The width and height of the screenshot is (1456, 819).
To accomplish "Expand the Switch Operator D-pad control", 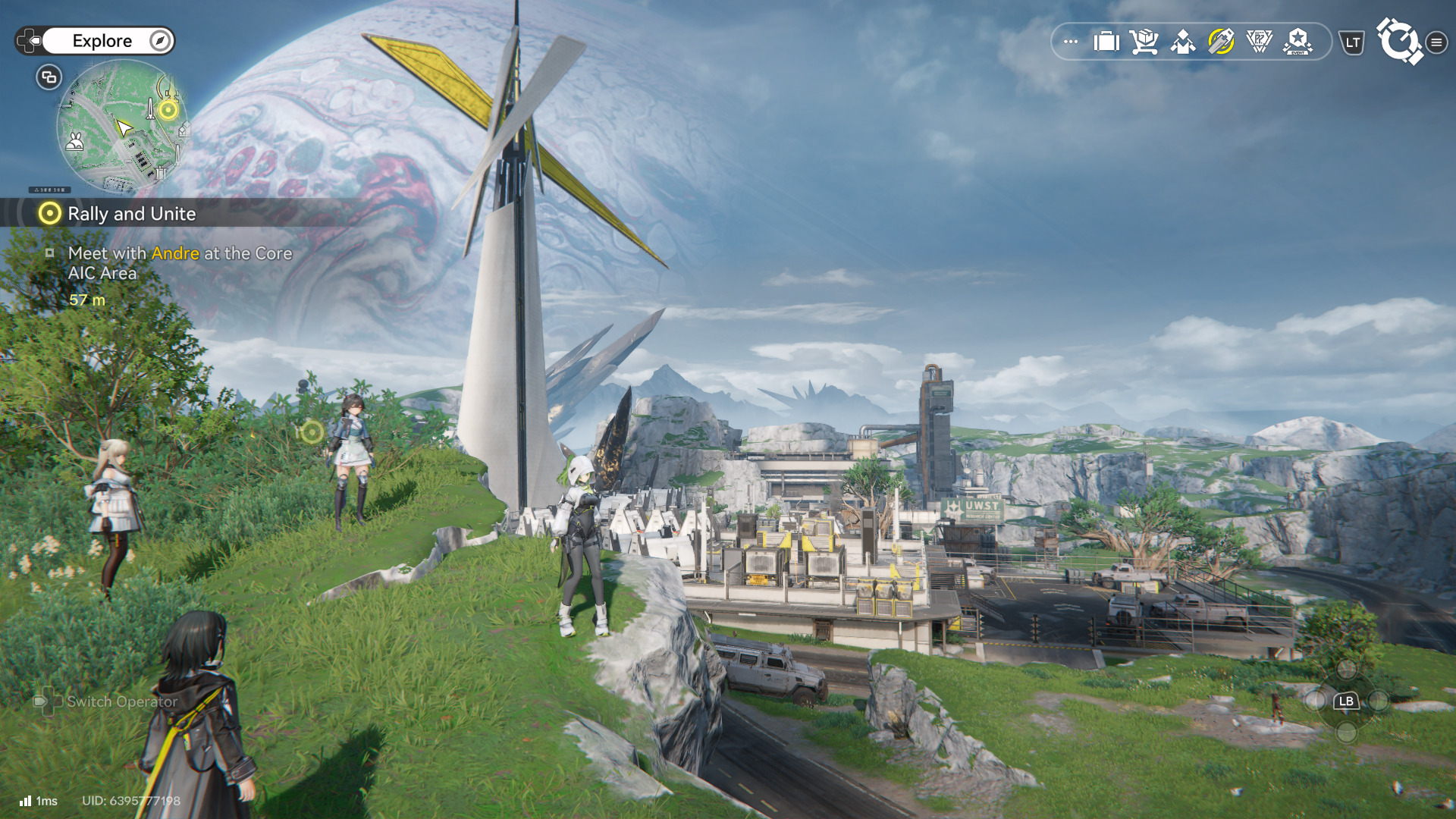I will coord(49,702).
